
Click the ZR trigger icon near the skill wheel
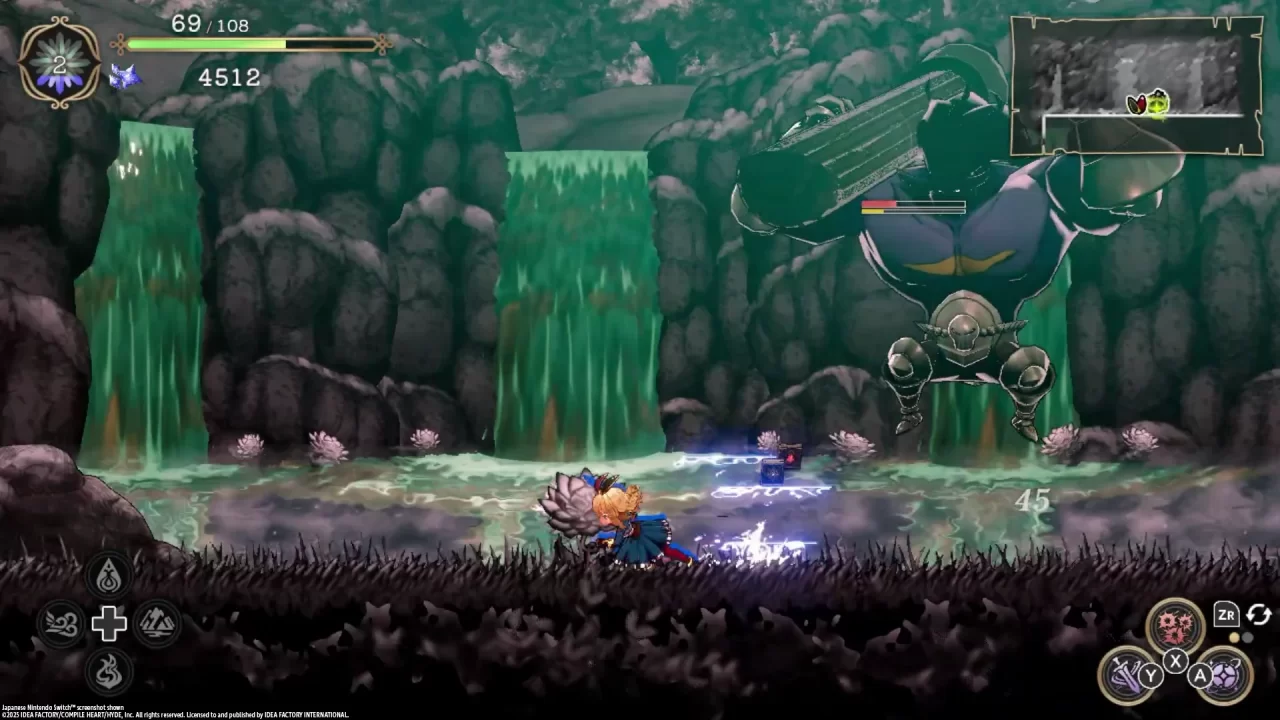(1226, 616)
